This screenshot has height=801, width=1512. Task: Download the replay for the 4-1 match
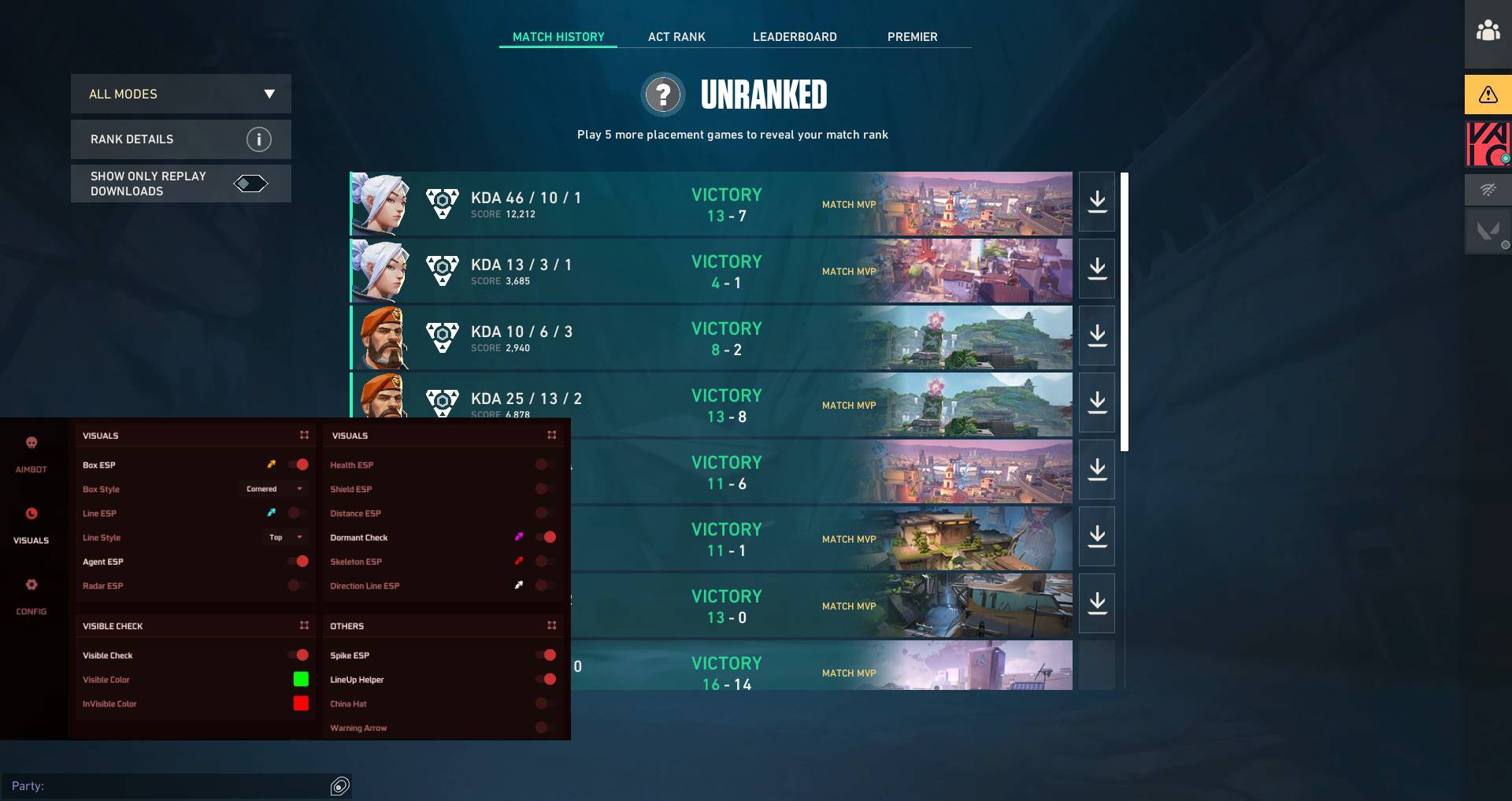(x=1096, y=269)
